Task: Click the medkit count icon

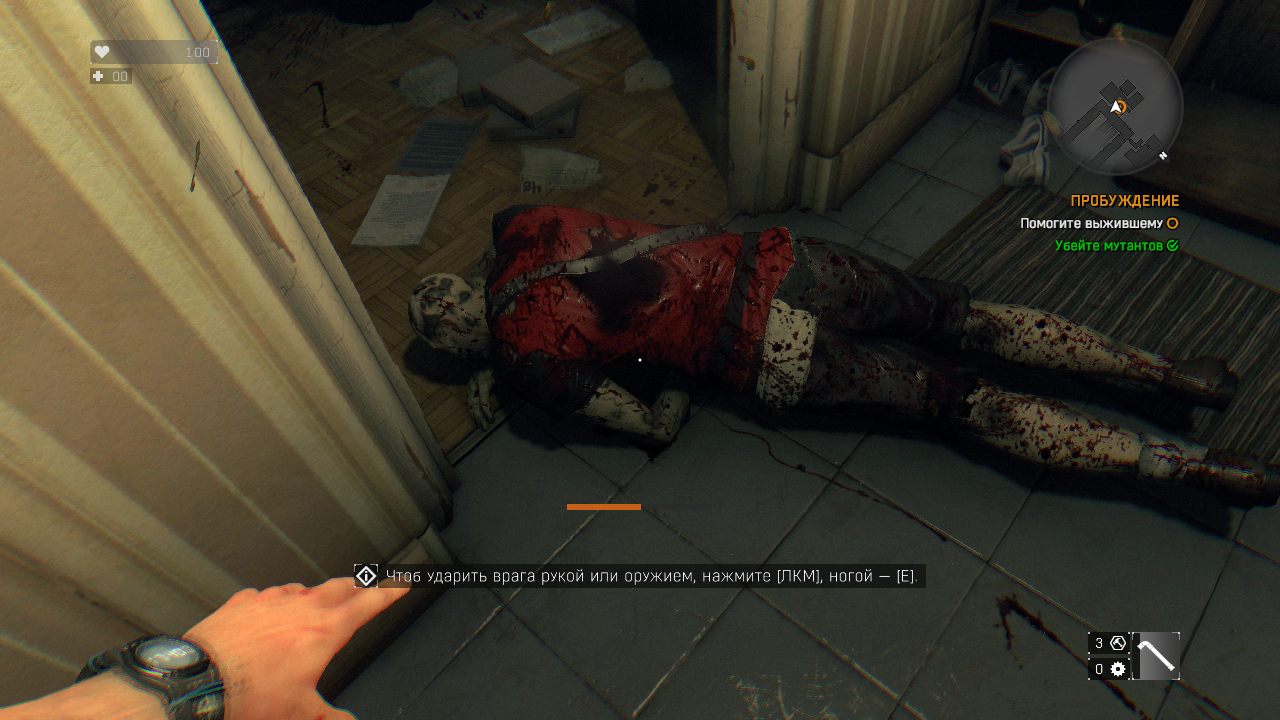Action: pos(99,76)
